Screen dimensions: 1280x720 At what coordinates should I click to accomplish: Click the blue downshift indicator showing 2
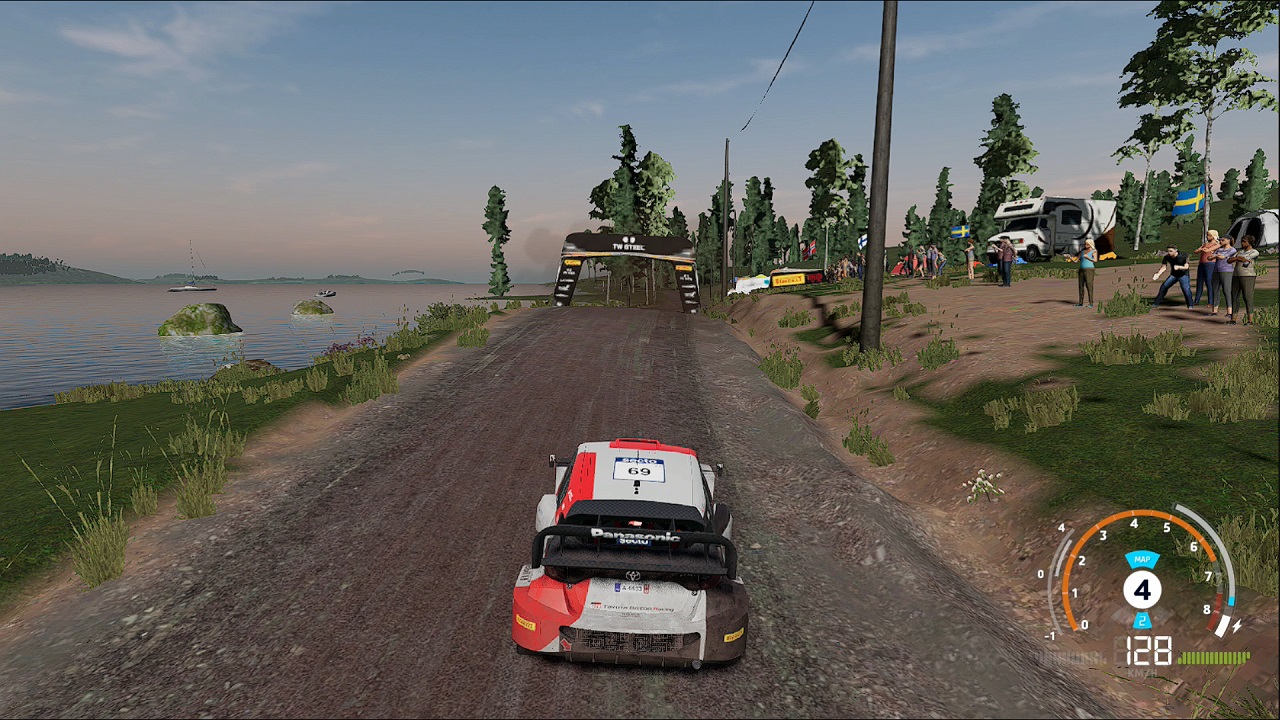pyautogui.click(x=1142, y=622)
